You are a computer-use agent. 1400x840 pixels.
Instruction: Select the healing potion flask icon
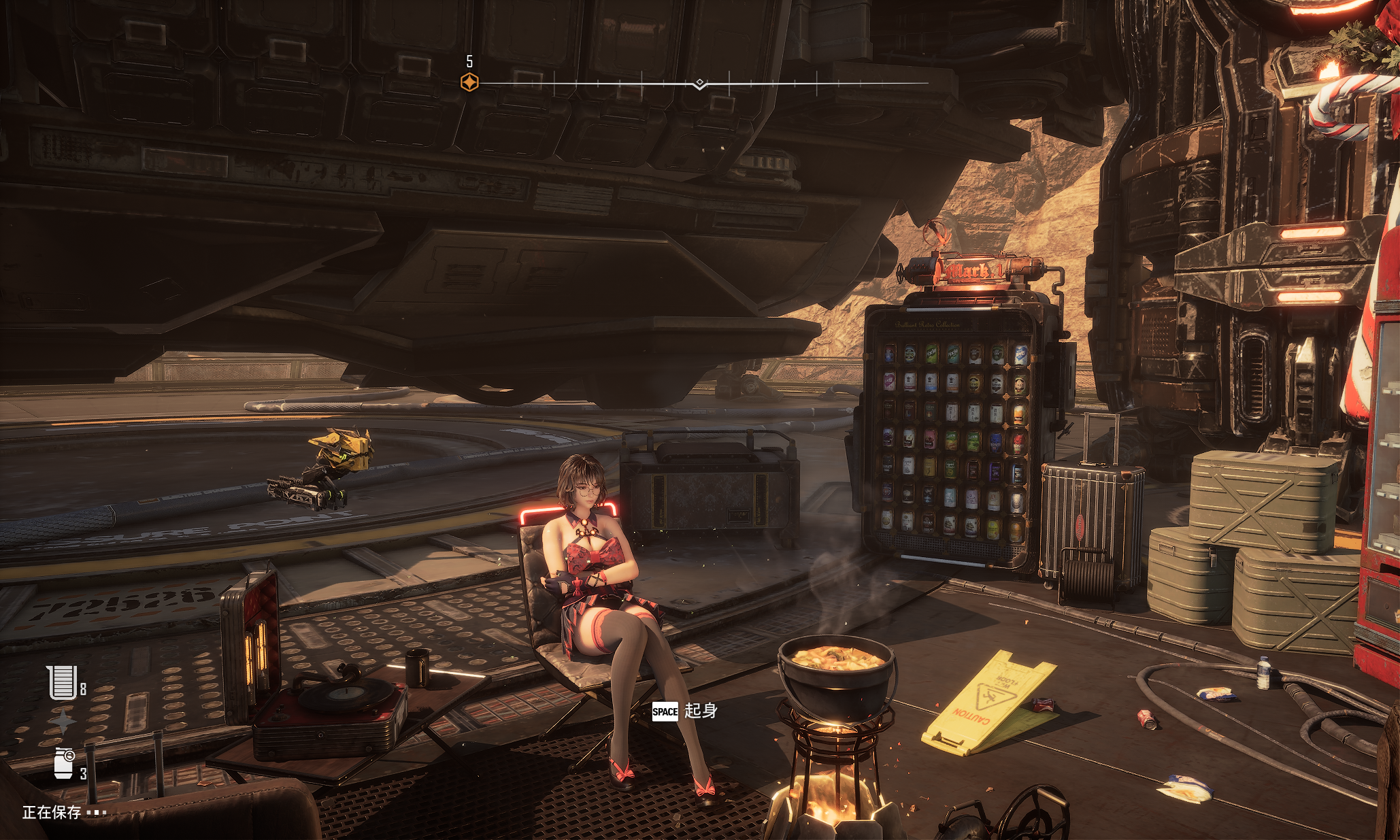click(x=62, y=682)
